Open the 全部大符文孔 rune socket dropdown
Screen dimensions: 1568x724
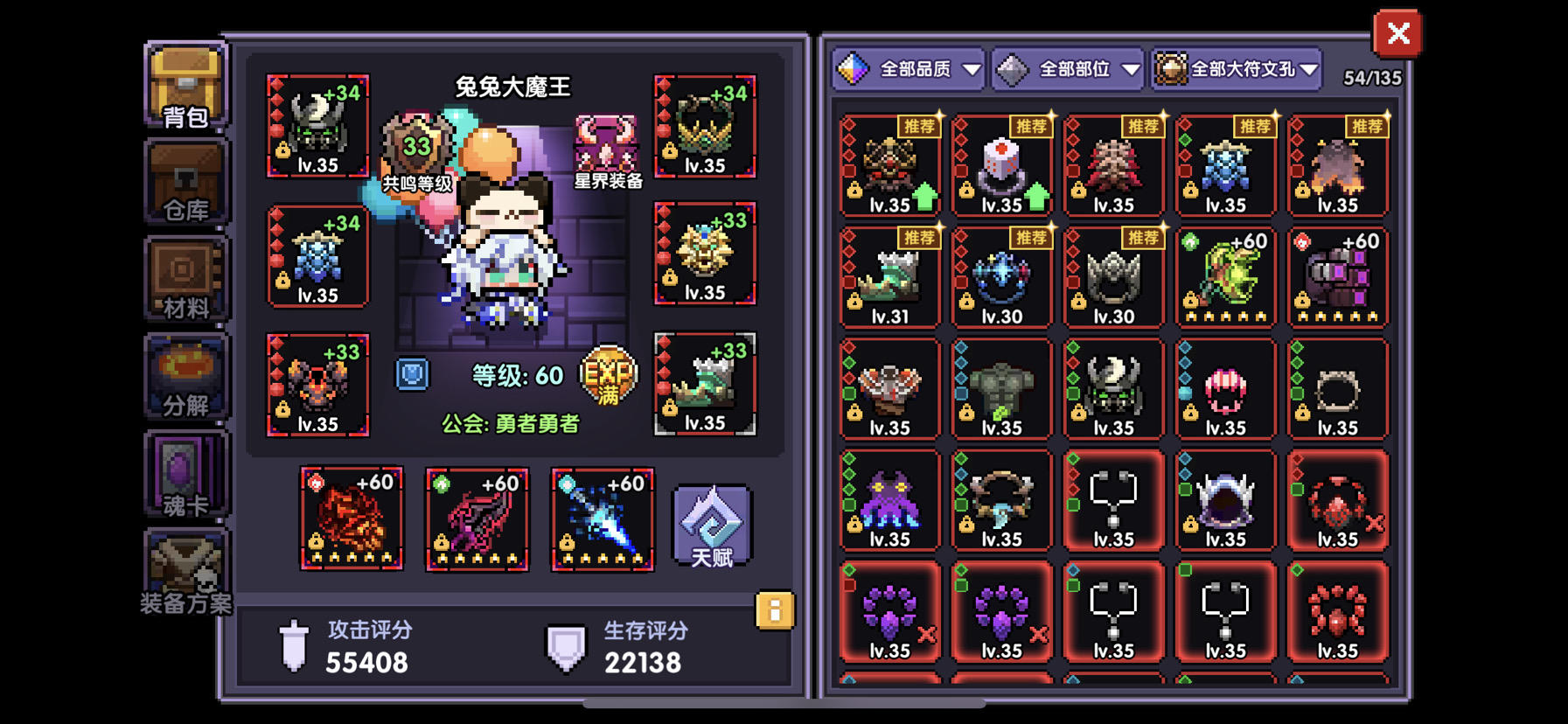point(1235,68)
